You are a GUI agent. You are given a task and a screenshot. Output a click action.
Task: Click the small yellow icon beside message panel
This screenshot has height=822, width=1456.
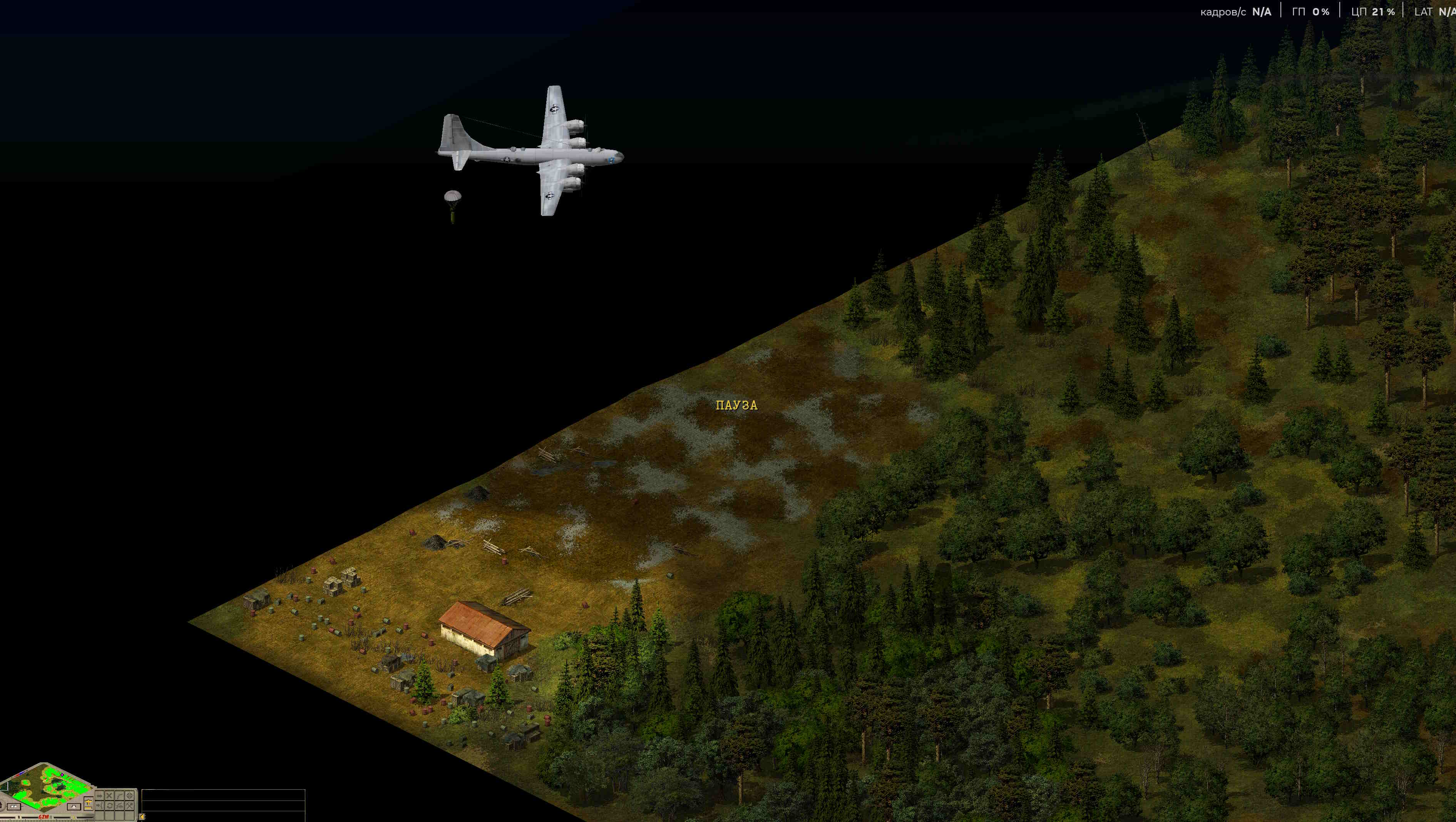coord(142,817)
